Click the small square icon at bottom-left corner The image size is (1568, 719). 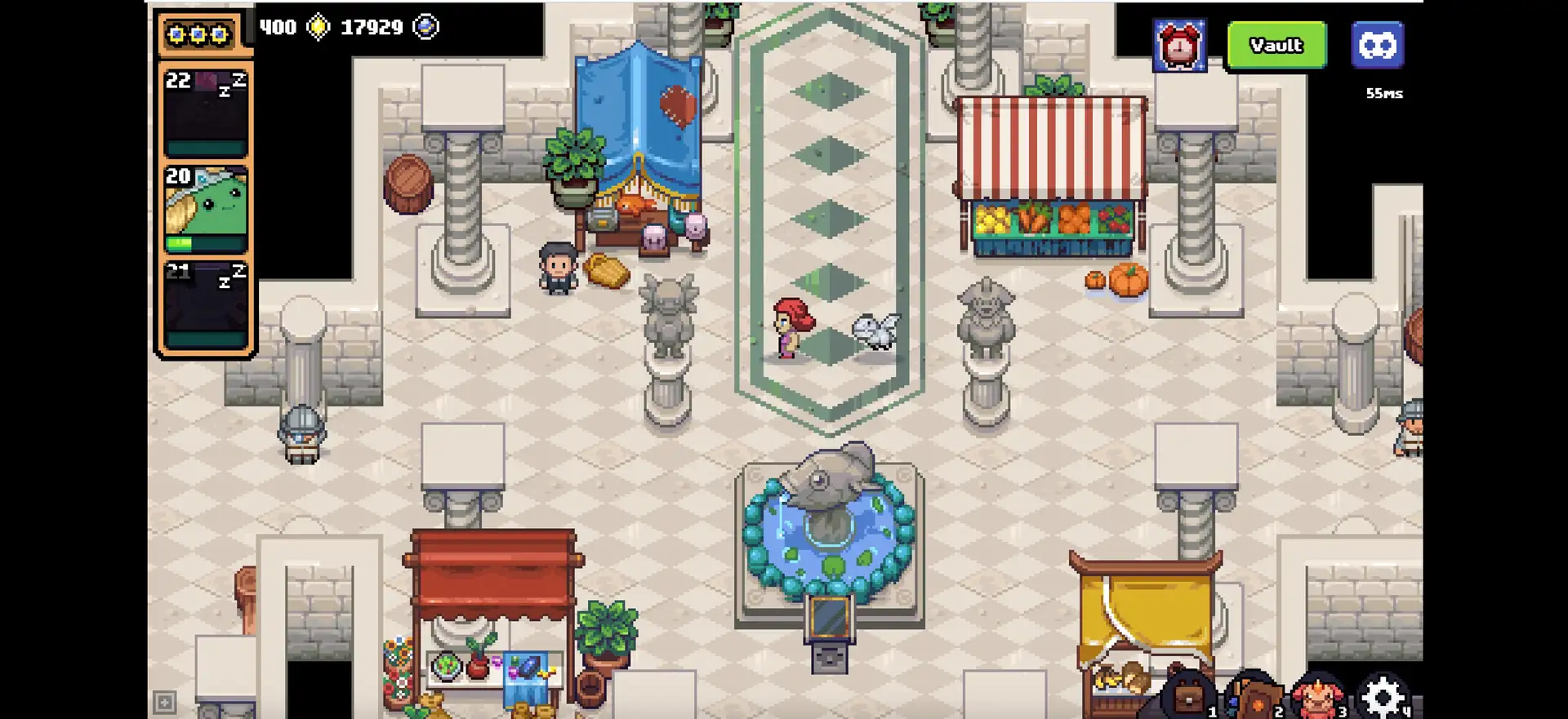pos(164,702)
